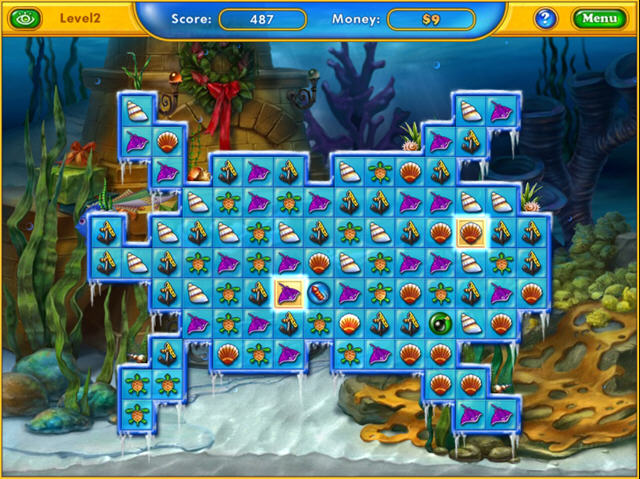Click the blue question mark help button

tap(546, 18)
